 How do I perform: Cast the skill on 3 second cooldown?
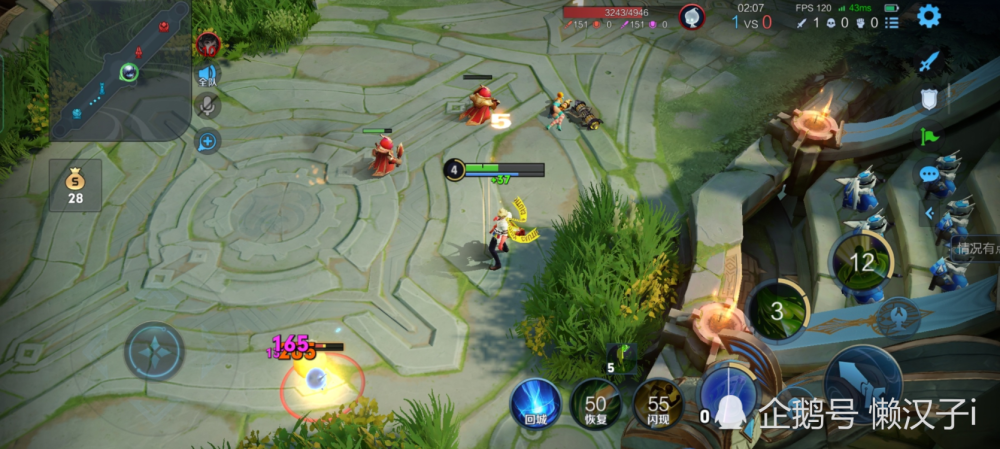[x=778, y=310]
